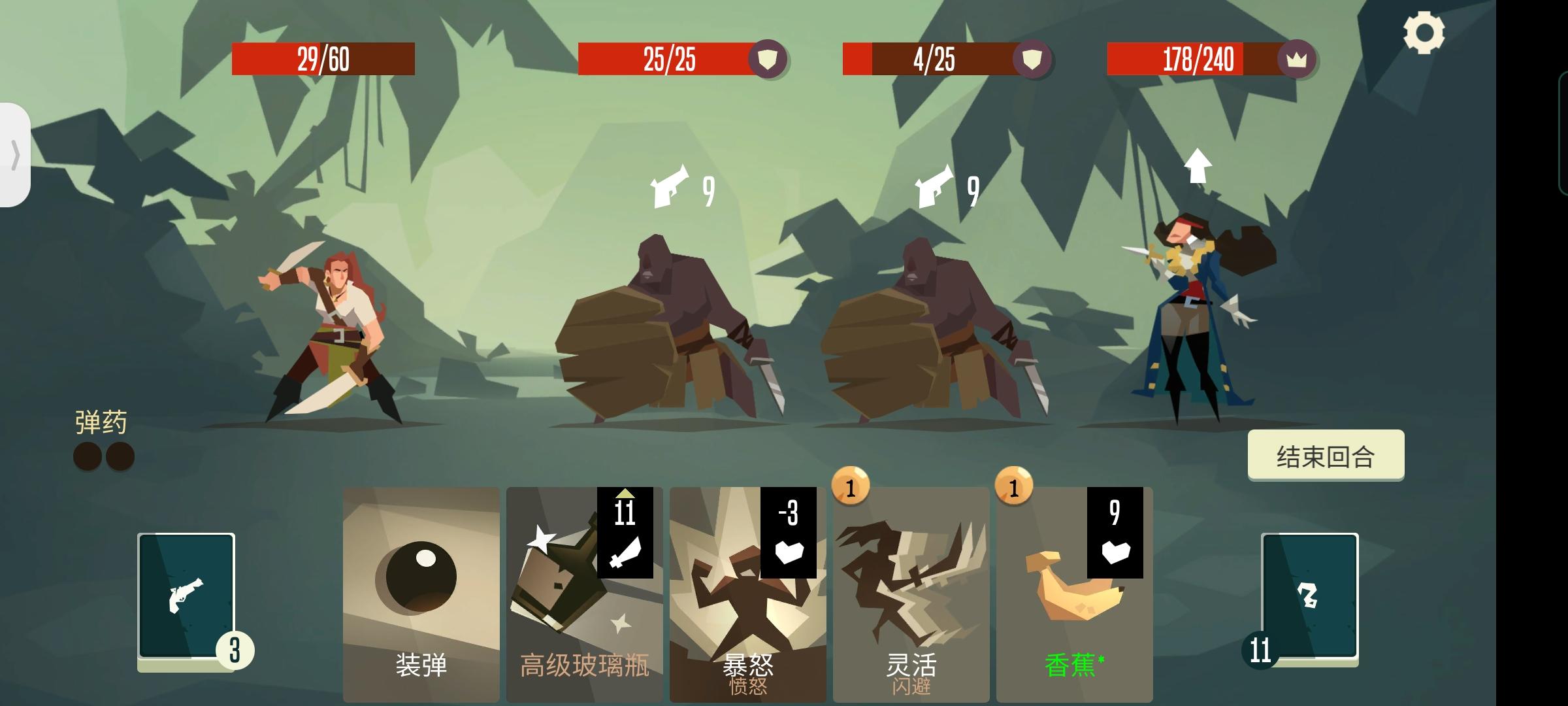Click the crown icon beside the boss health bar
Viewport: 1568px width, 706px height.
tap(1296, 60)
